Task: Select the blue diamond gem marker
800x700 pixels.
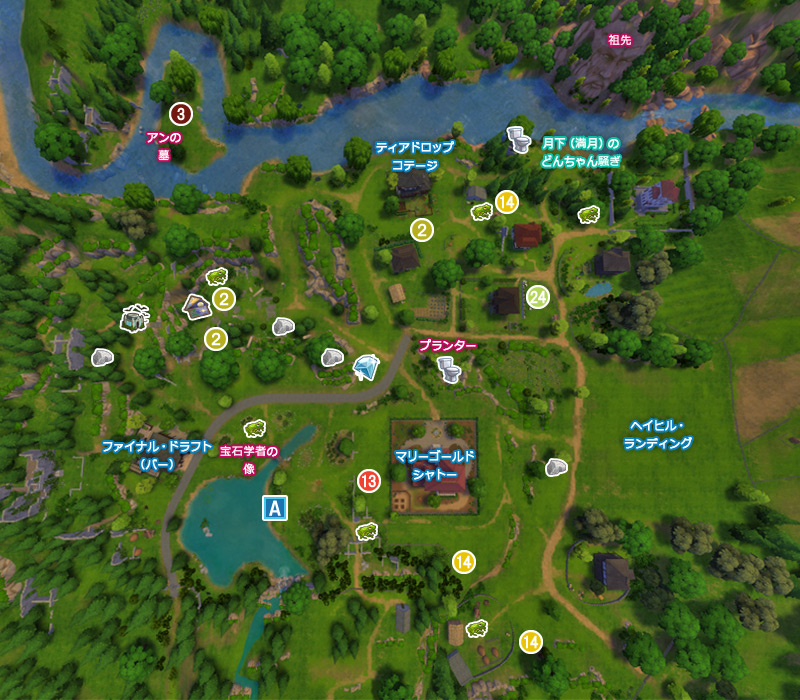Action: [x=367, y=368]
